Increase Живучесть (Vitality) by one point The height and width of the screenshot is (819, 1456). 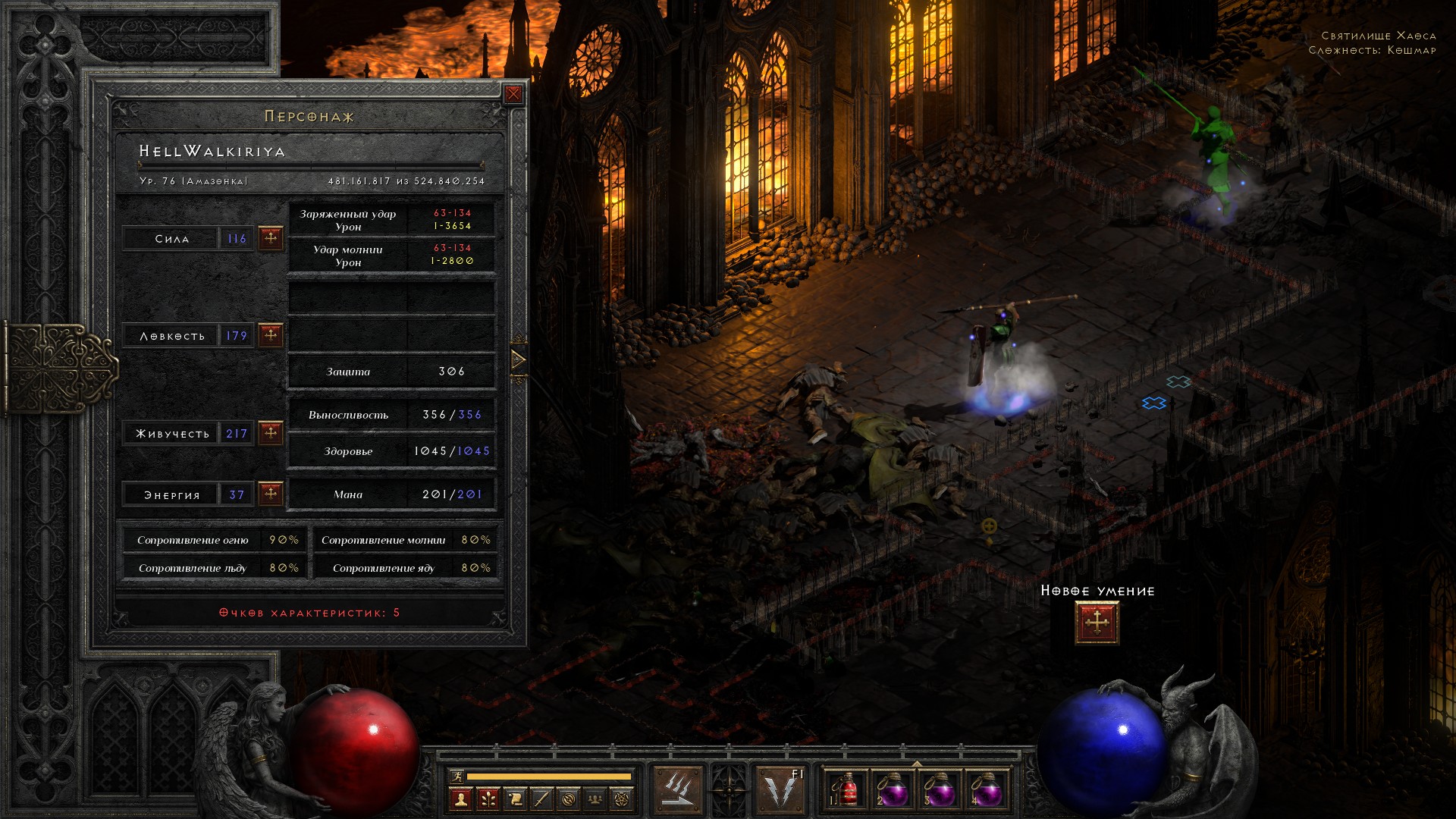[x=271, y=433]
